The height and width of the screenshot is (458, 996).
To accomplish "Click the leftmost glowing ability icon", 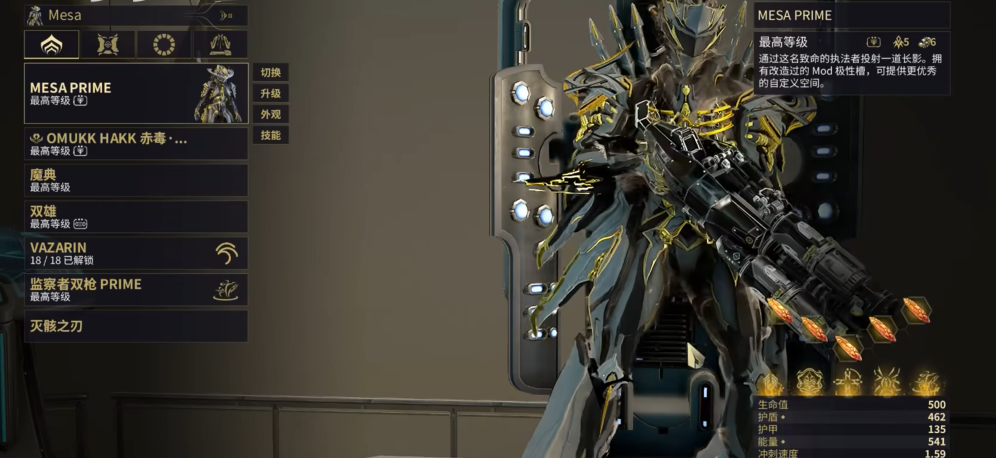I will tap(769, 382).
